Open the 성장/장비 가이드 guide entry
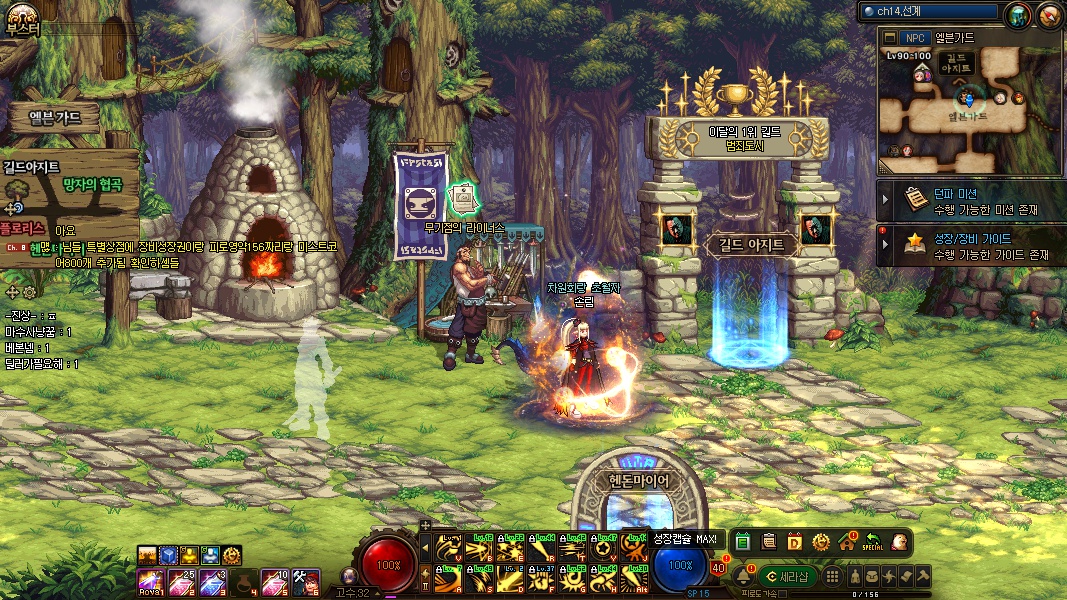This screenshot has width=1067, height=600. [x=970, y=247]
